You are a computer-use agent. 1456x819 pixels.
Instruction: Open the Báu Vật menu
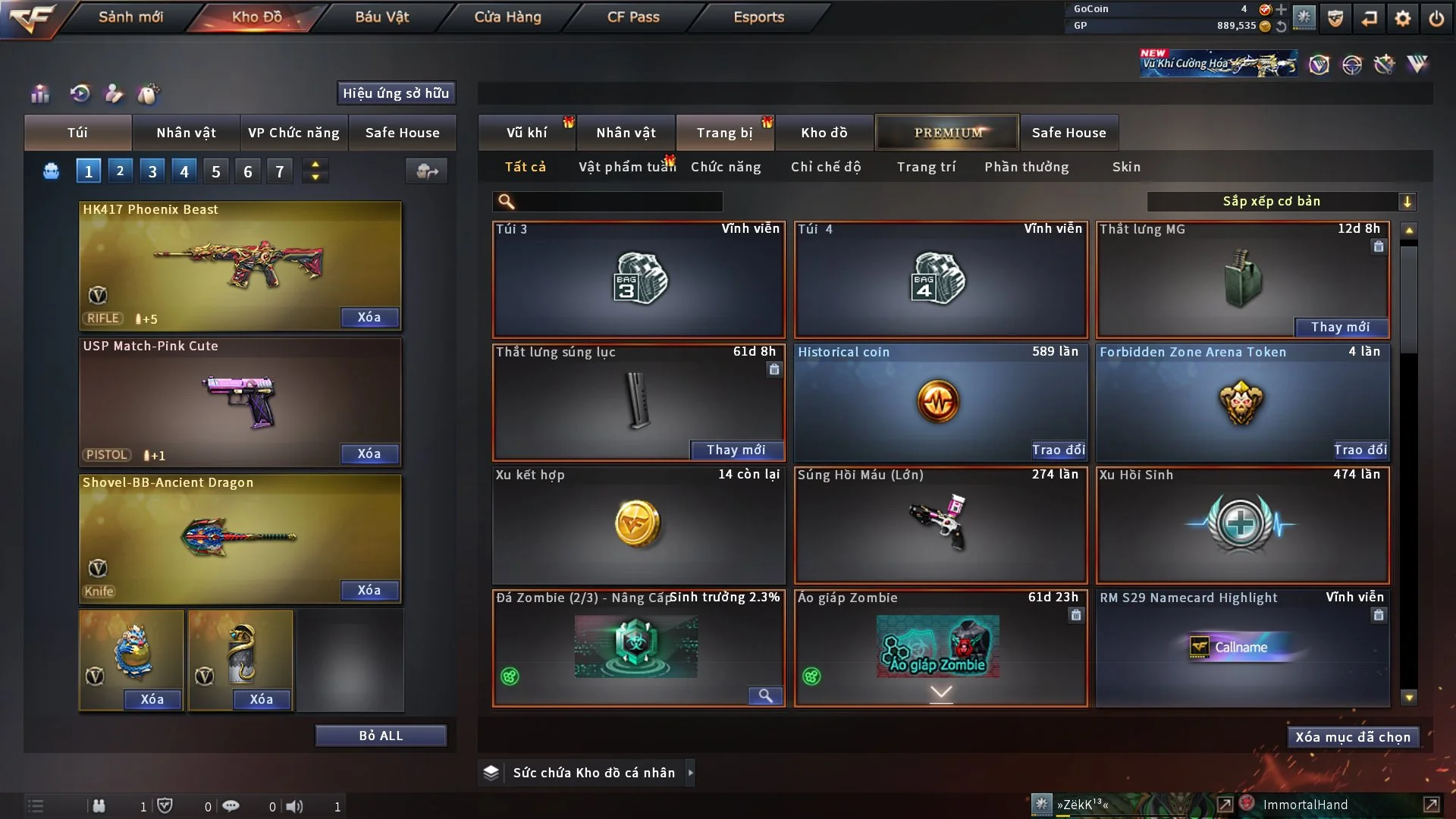(381, 17)
